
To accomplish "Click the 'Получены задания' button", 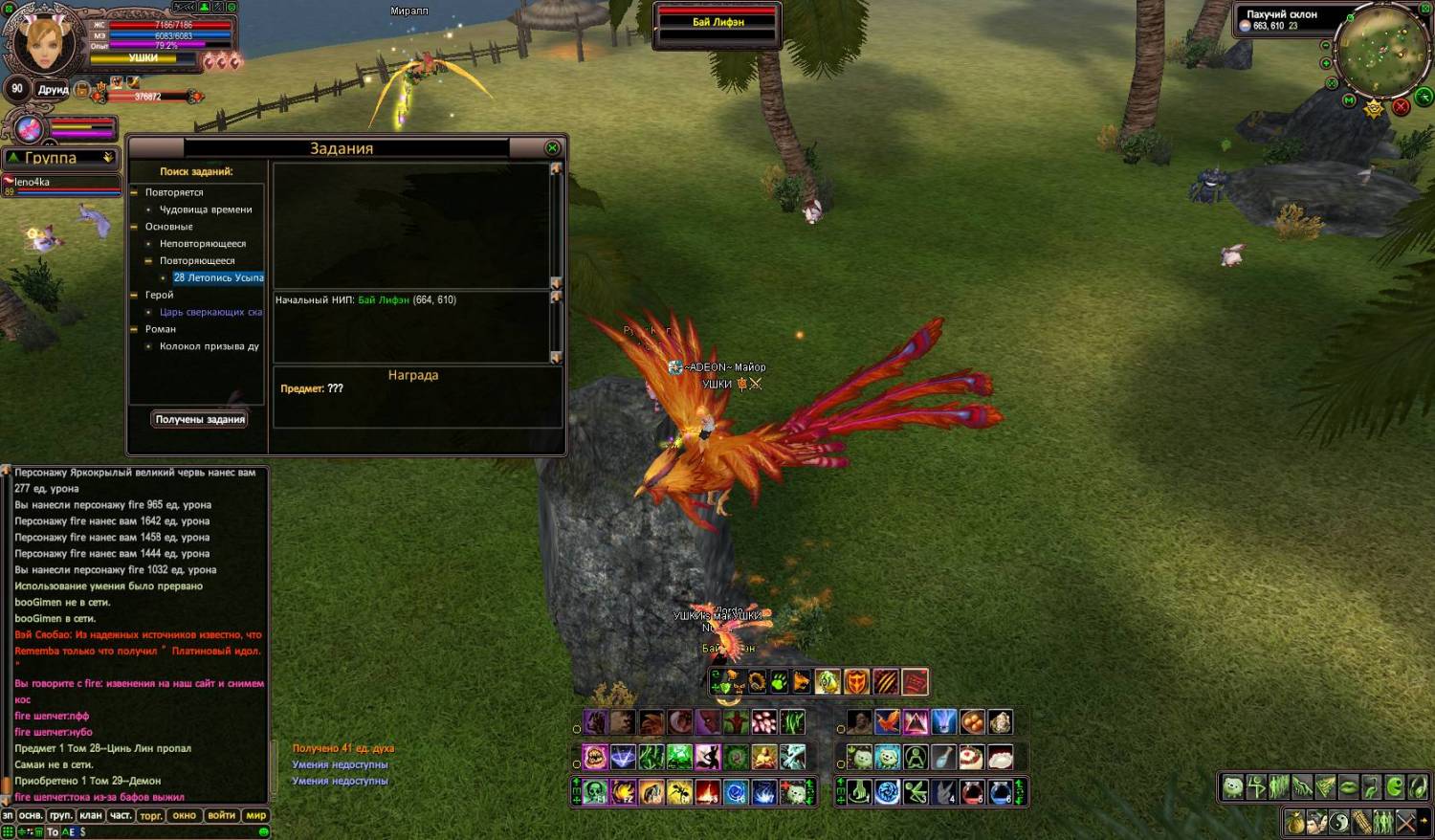I will pyautogui.click(x=200, y=419).
